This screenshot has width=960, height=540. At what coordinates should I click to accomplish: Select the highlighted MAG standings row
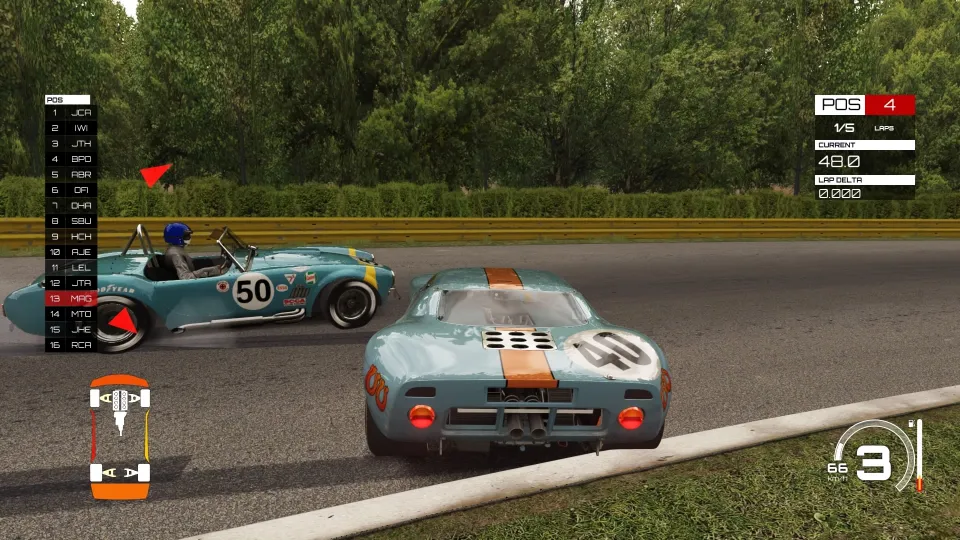click(x=70, y=298)
